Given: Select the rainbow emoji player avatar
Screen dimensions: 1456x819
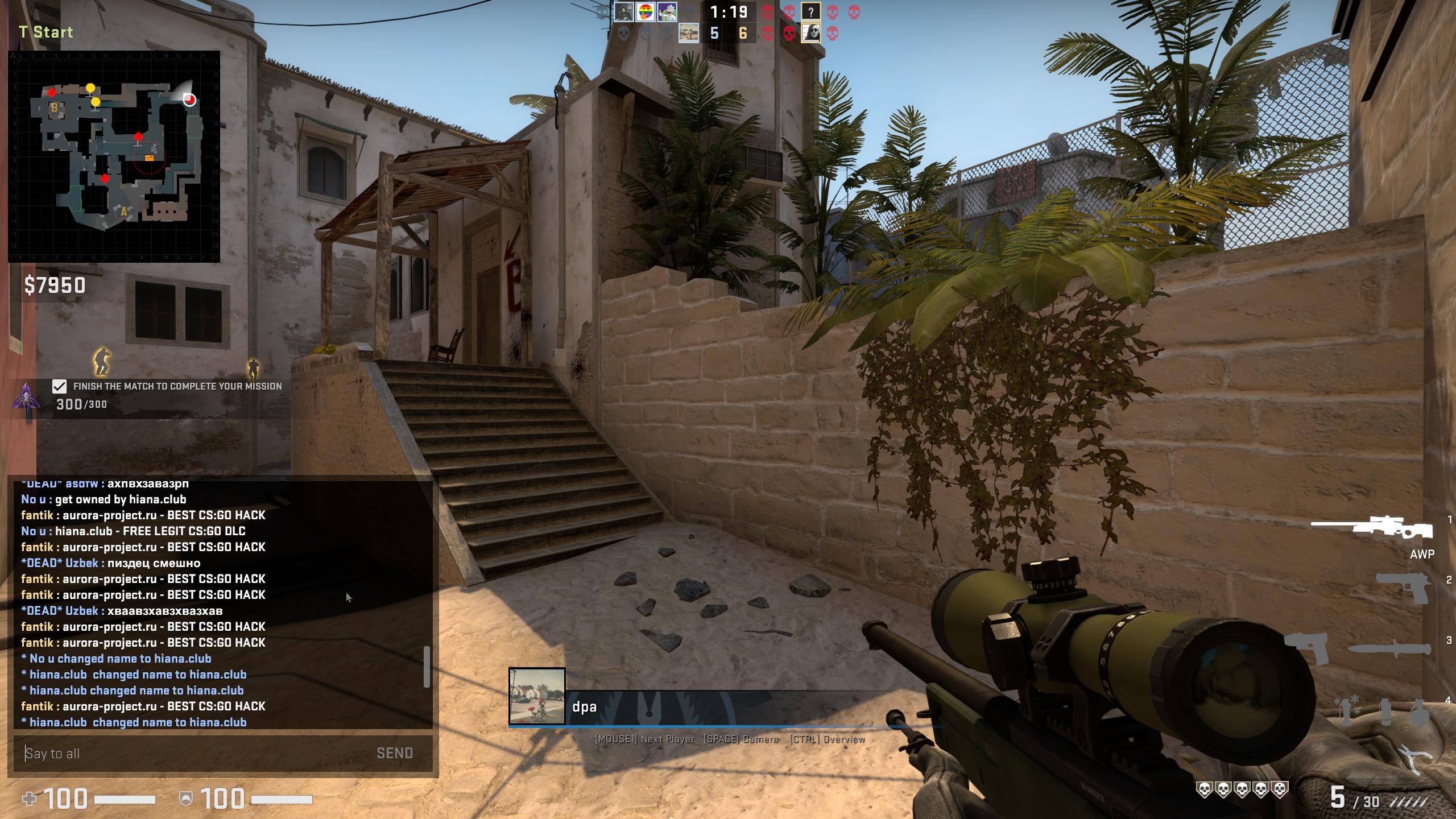Looking at the screenshot, I should (x=645, y=12).
